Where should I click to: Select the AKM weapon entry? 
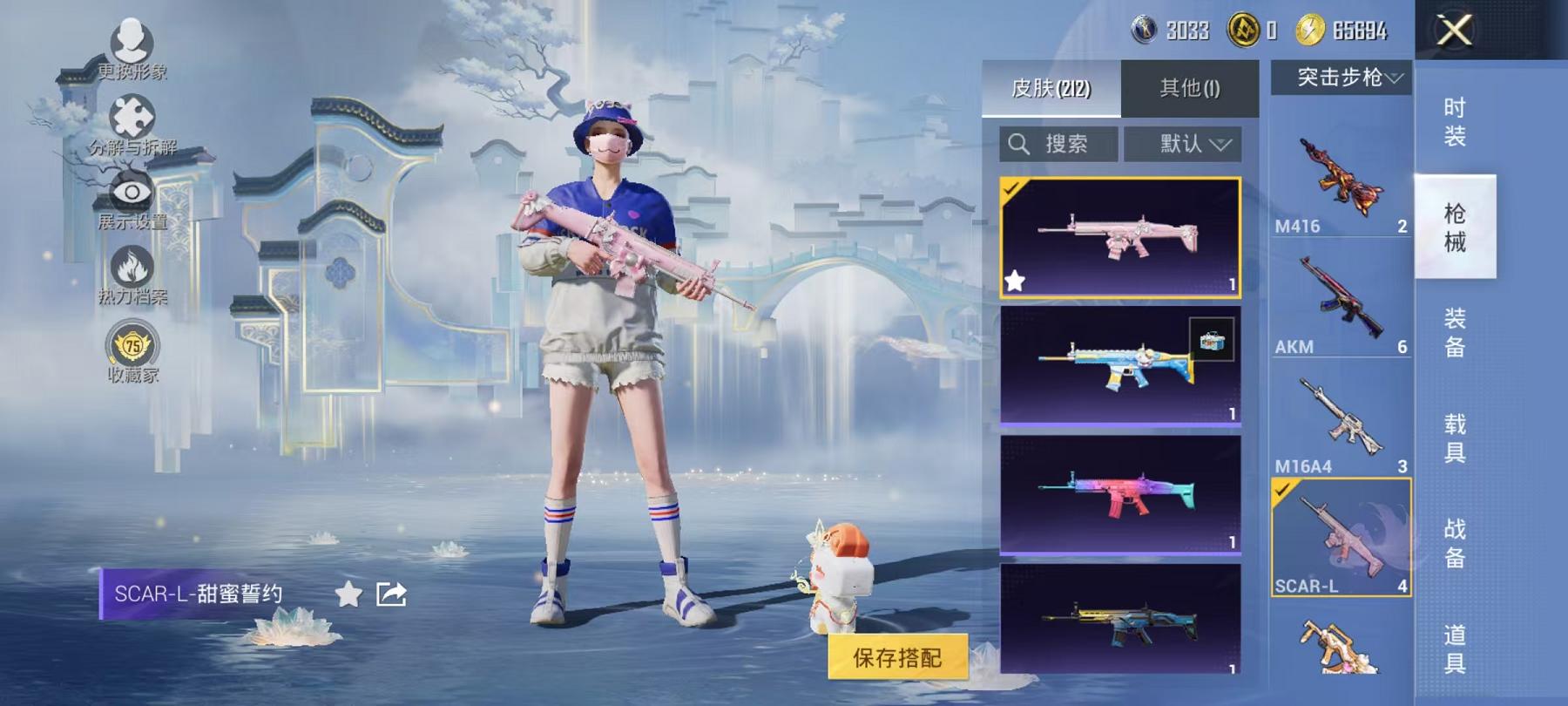click(x=1342, y=301)
